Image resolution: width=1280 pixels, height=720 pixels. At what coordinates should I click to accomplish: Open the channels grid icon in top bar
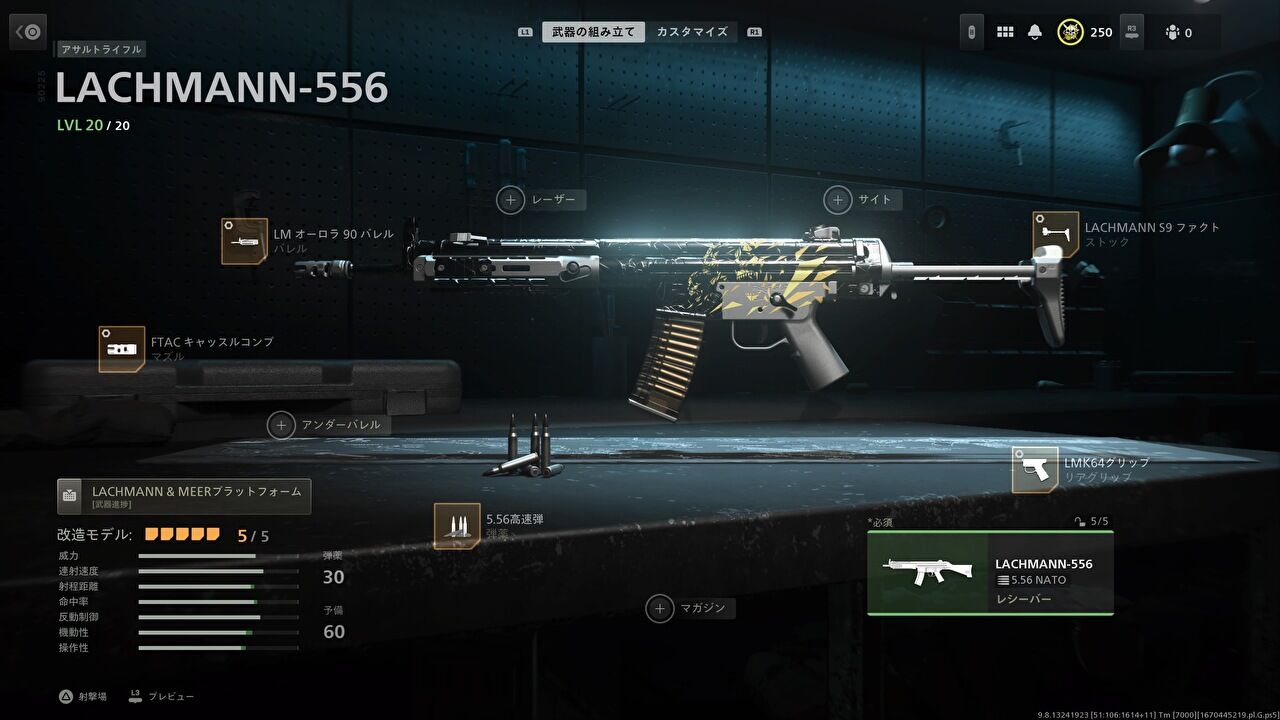point(1005,31)
